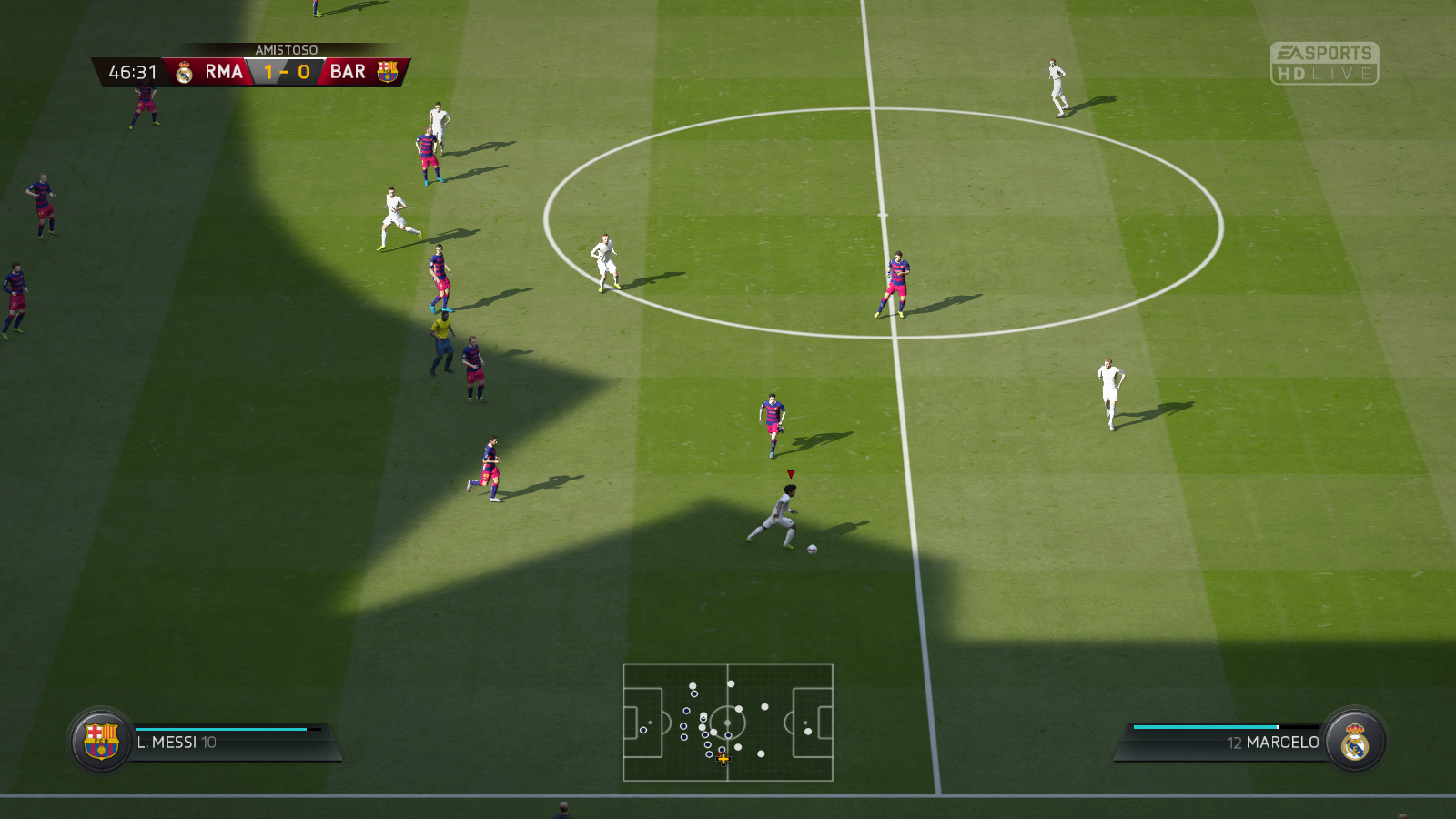Click the pitch radar minimap
This screenshot has width=1456, height=819.
point(728,723)
